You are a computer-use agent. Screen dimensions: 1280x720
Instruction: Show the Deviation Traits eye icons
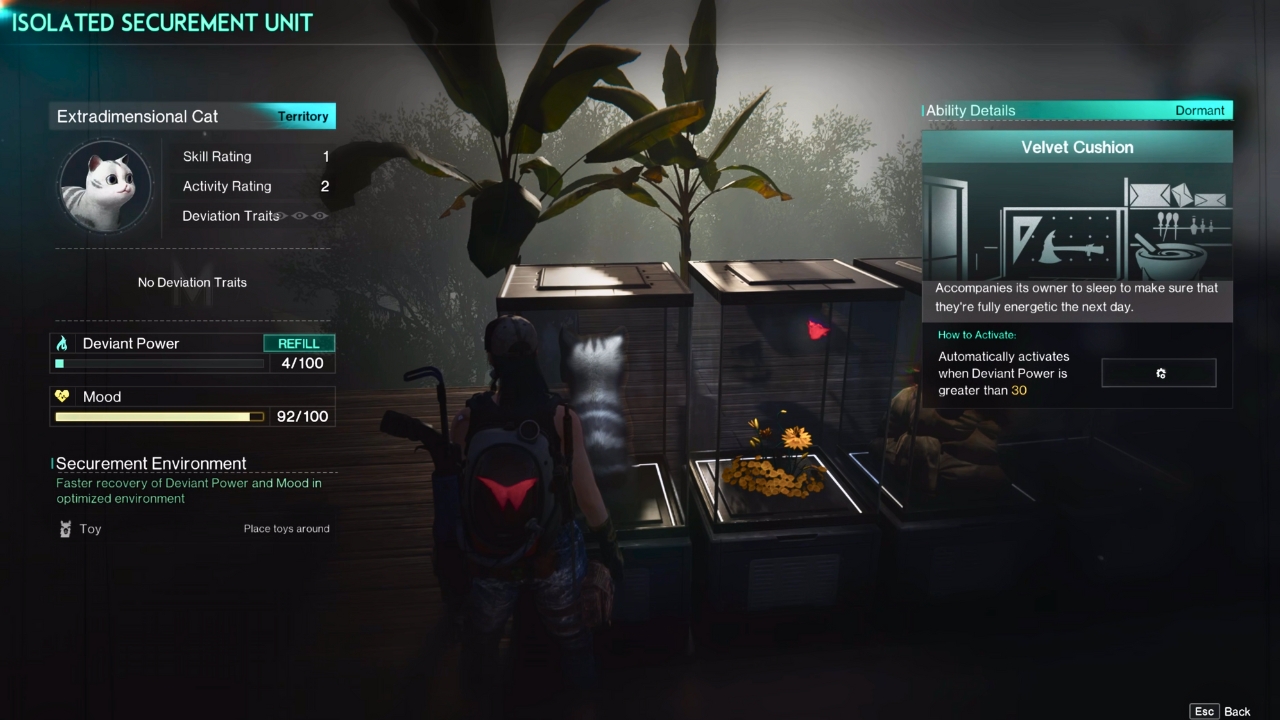[x=300, y=216]
